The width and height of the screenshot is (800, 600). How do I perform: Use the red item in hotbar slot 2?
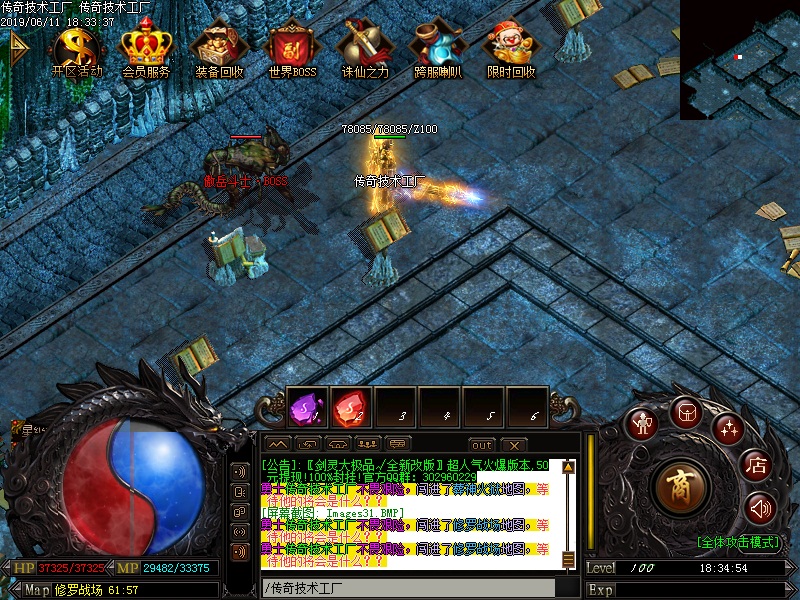(349, 407)
